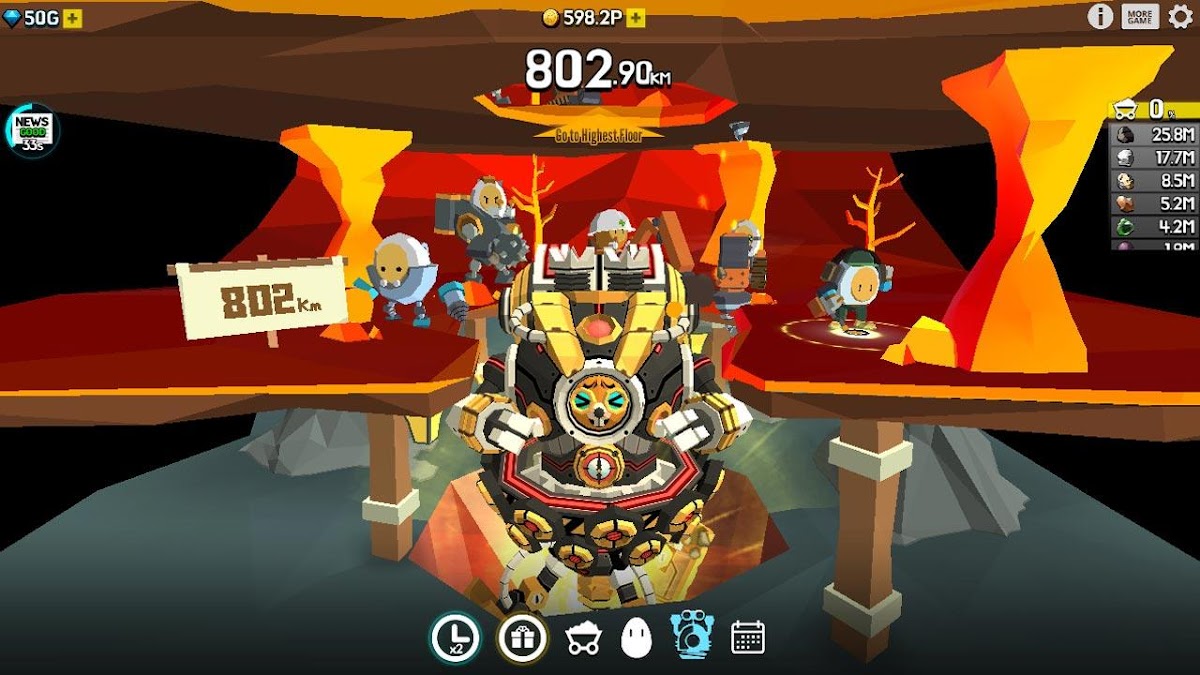This screenshot has height=675, width=1200.
Task: Open the calendar icon
Action: 747,637
